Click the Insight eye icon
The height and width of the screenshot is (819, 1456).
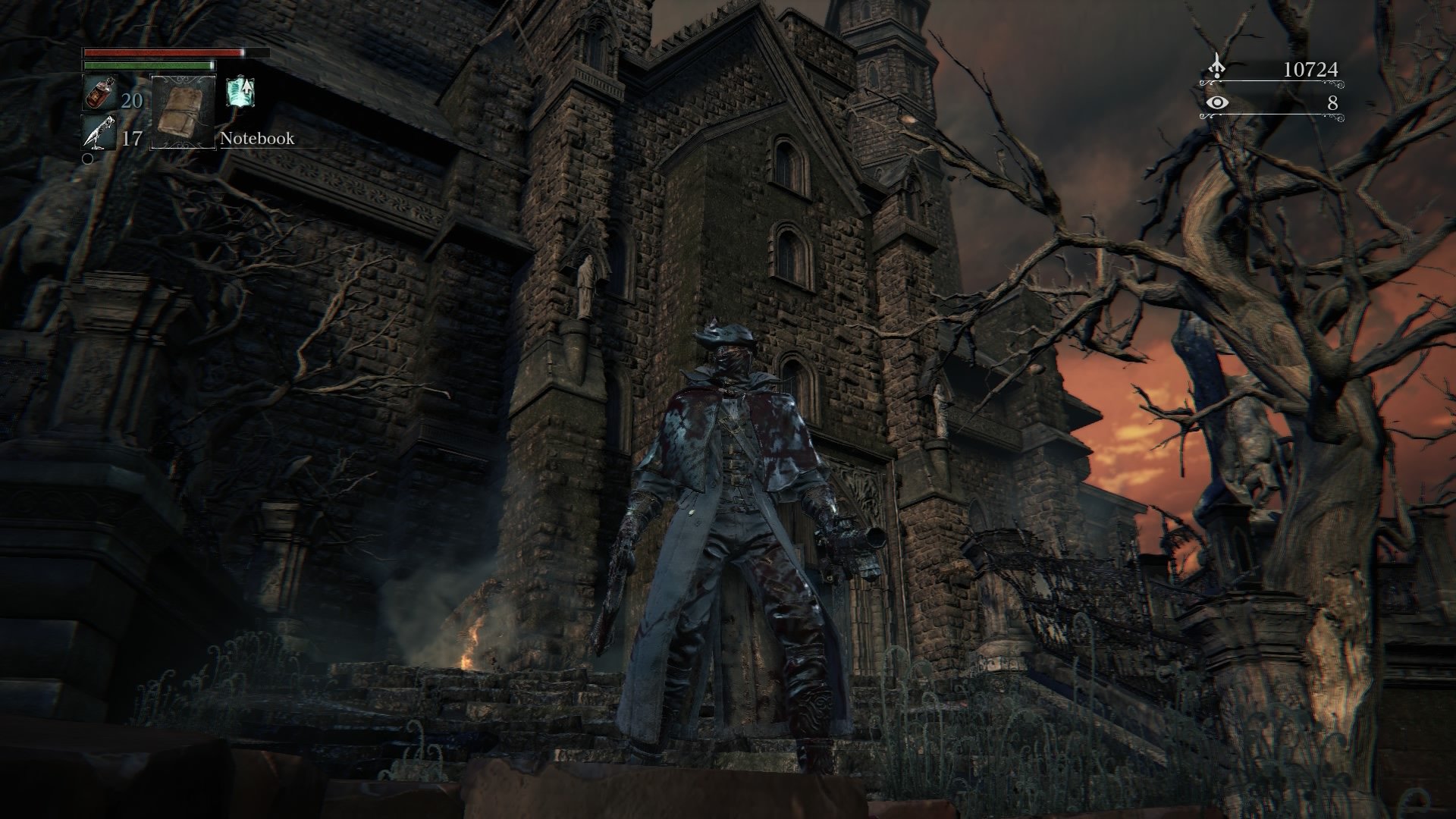coord(1219,102)
